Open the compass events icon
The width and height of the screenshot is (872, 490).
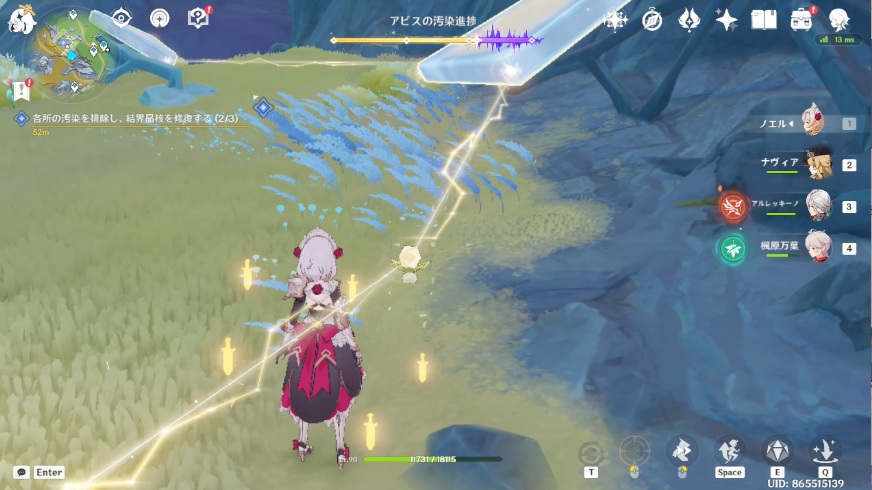[x=652, y=19]
